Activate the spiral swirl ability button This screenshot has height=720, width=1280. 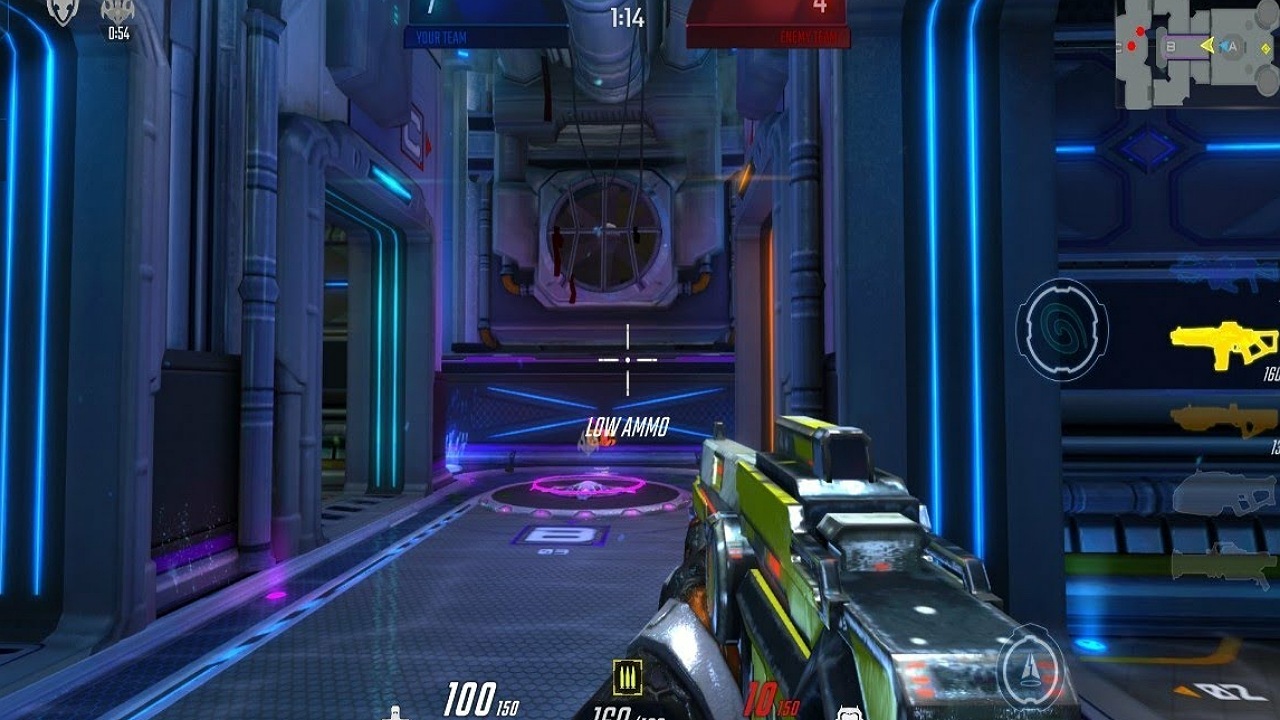tap(1061, 329)
